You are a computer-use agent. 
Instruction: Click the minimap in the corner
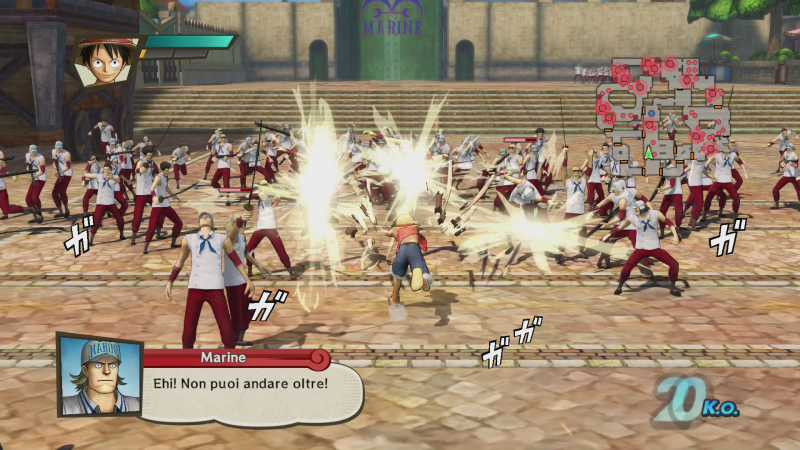662,108
